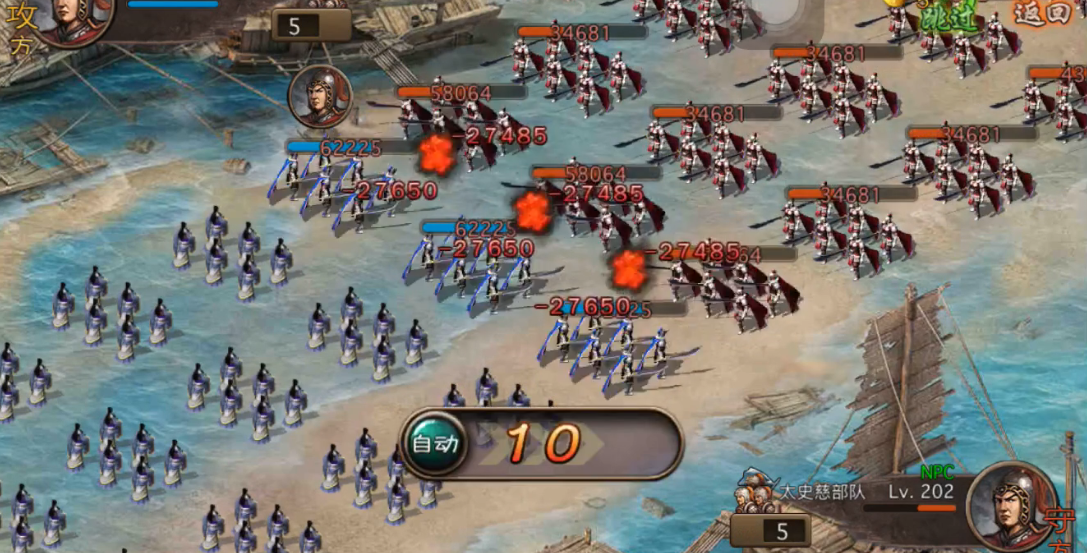Toggle the 自动 auto-battle button

point(436,443)
